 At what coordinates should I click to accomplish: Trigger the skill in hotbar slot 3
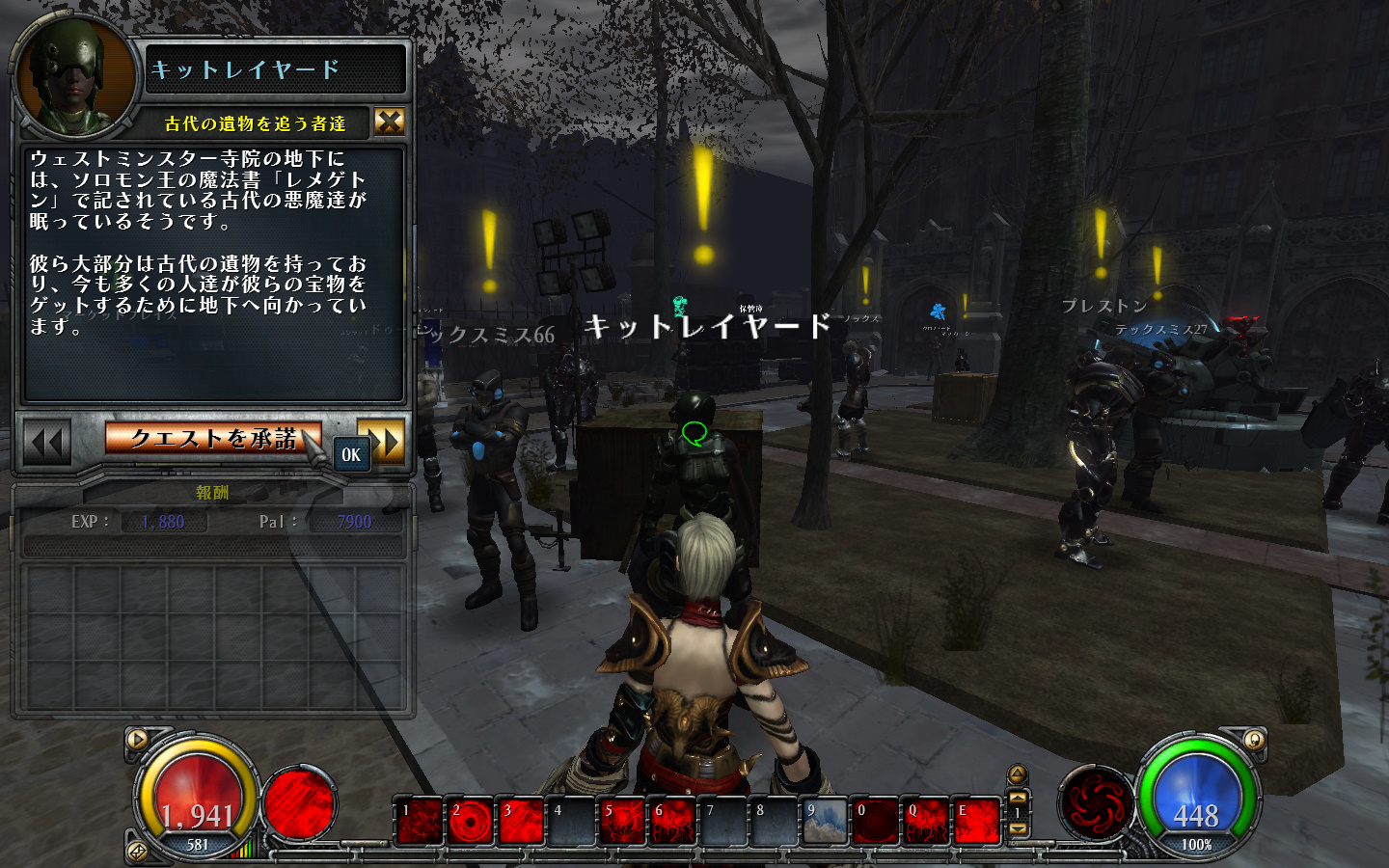521,823
